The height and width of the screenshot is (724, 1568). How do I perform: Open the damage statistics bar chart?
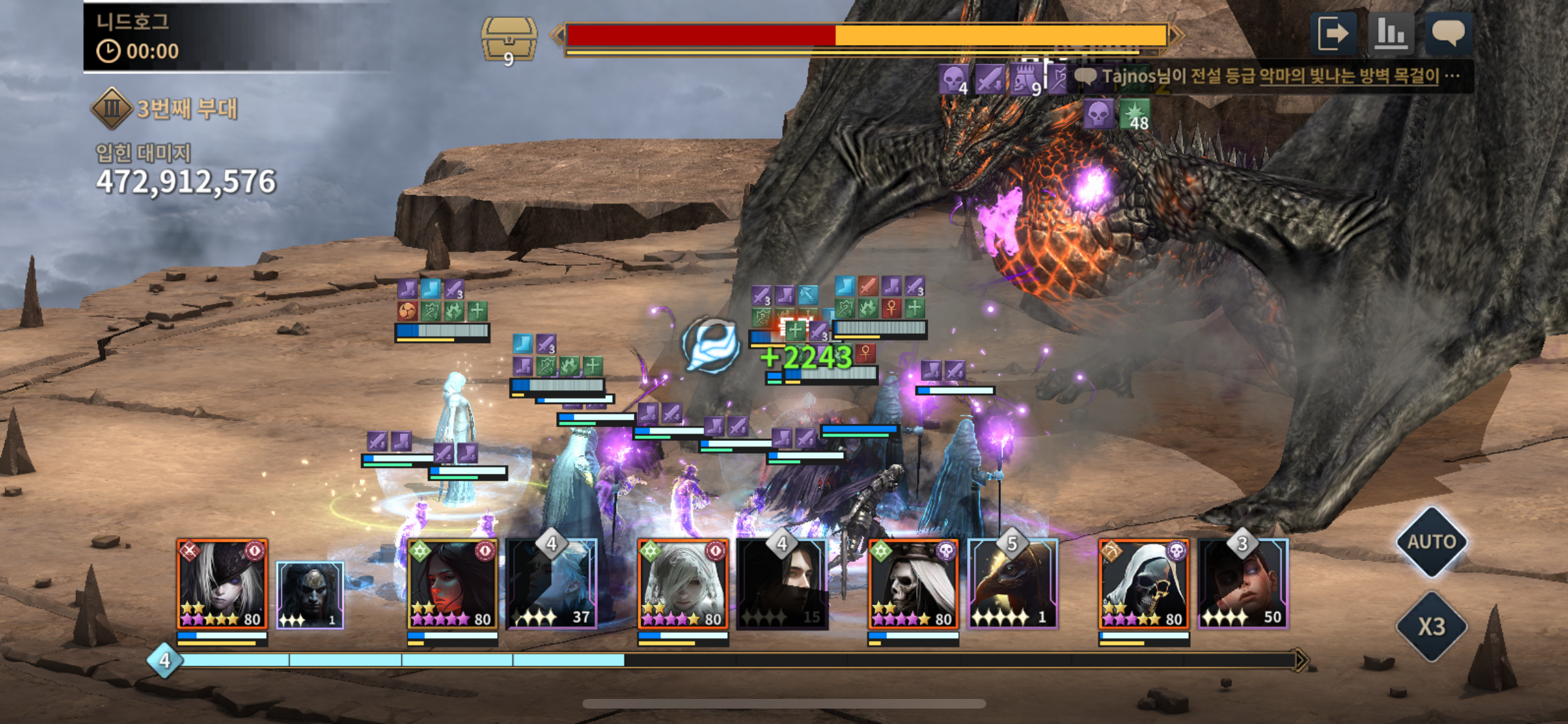point(1390,33)
